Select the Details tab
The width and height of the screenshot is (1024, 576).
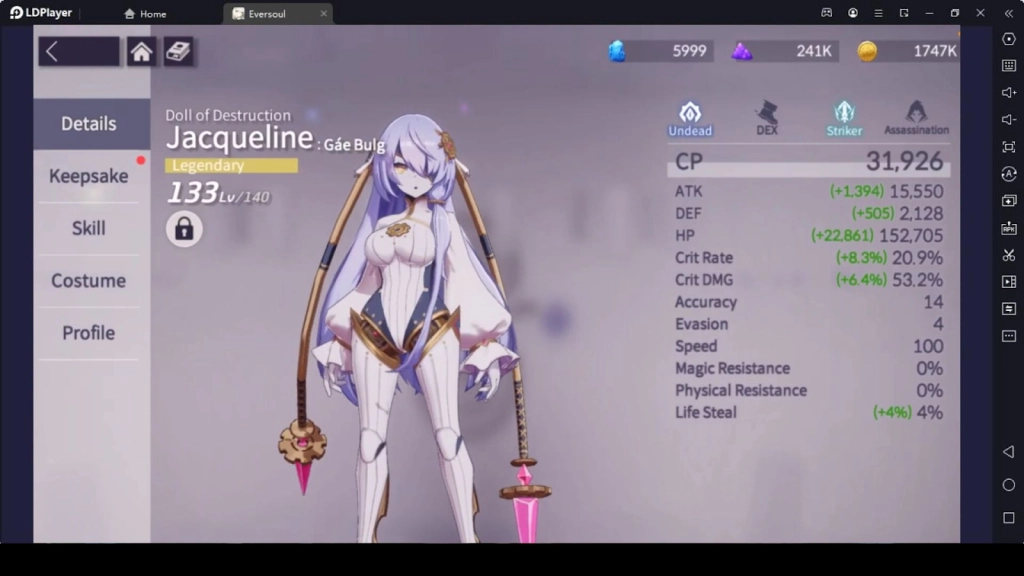pos(89,124)
